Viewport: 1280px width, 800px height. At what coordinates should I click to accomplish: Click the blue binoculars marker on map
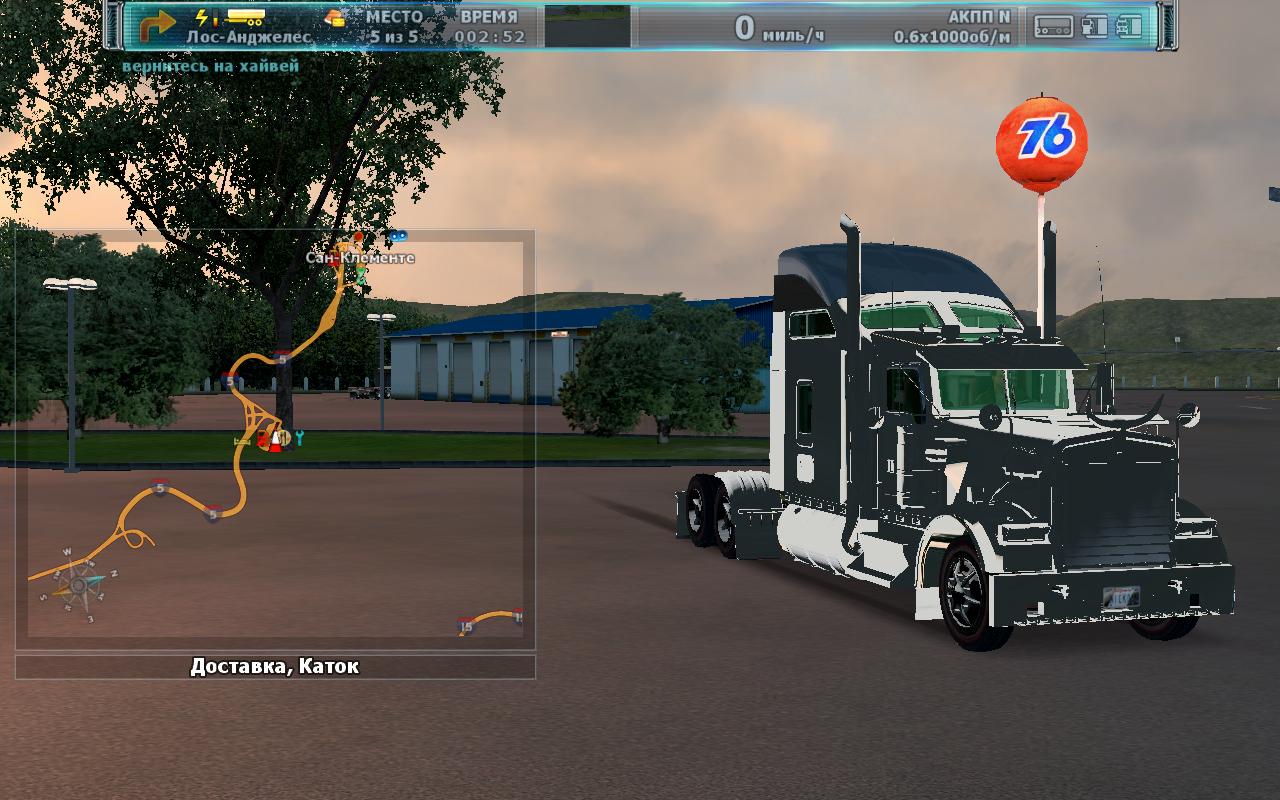click(x=398, y=236)
